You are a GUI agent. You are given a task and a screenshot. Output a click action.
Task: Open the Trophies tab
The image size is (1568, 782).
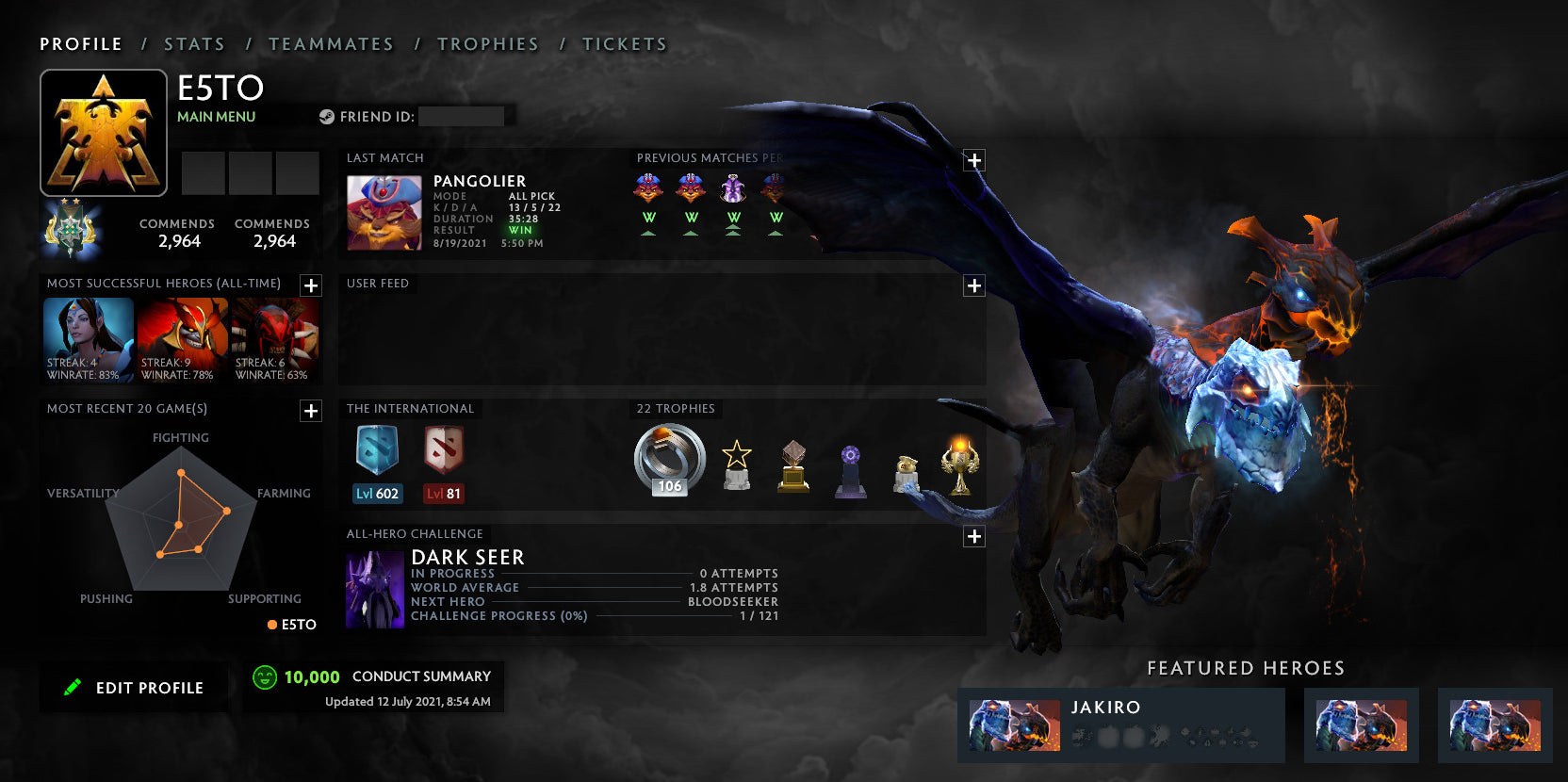pos(488,43)
